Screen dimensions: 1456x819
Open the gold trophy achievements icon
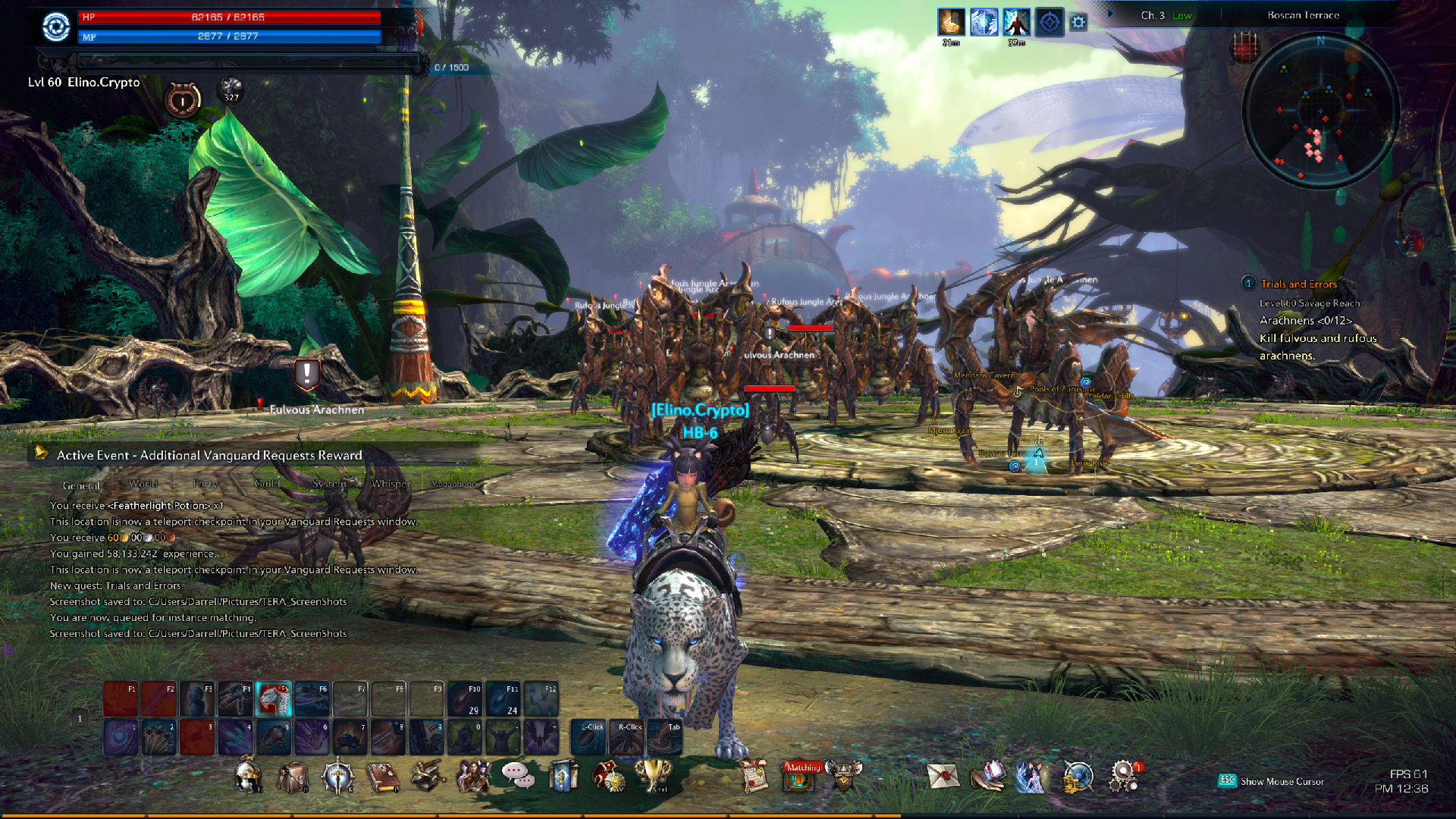coord(652,774)
